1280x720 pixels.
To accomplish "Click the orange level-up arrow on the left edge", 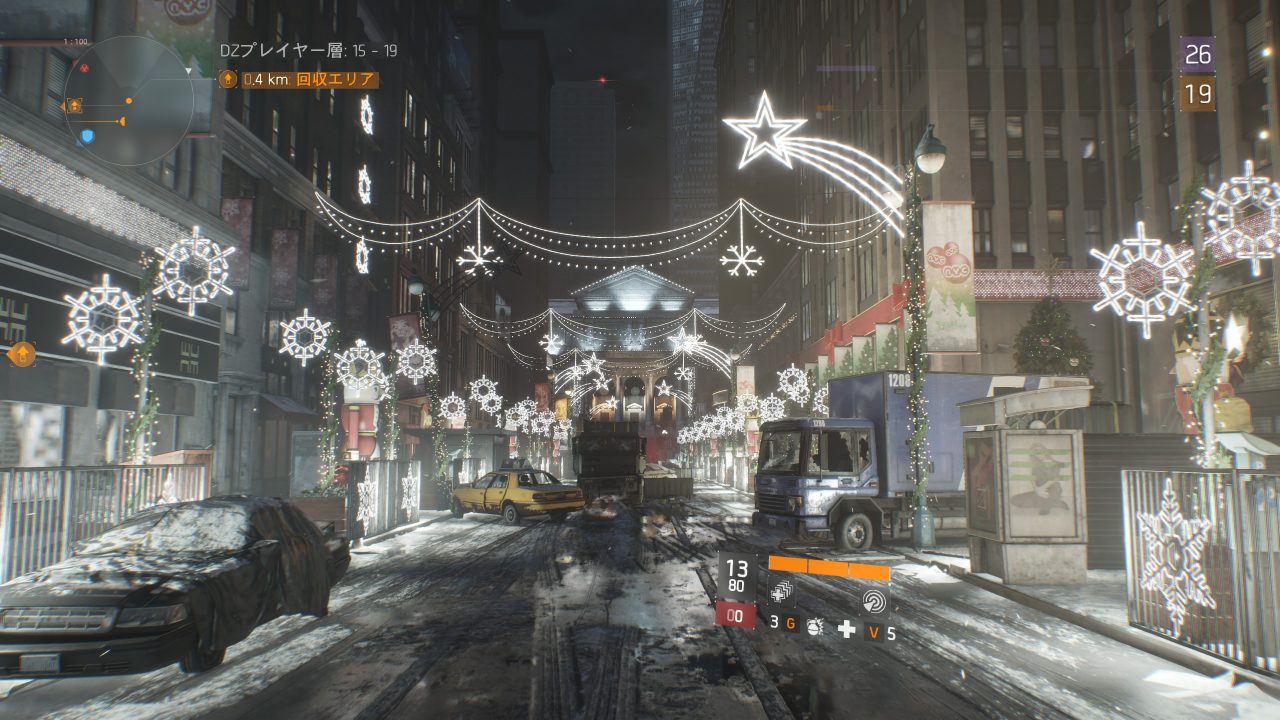I will (x=22, y=353).
